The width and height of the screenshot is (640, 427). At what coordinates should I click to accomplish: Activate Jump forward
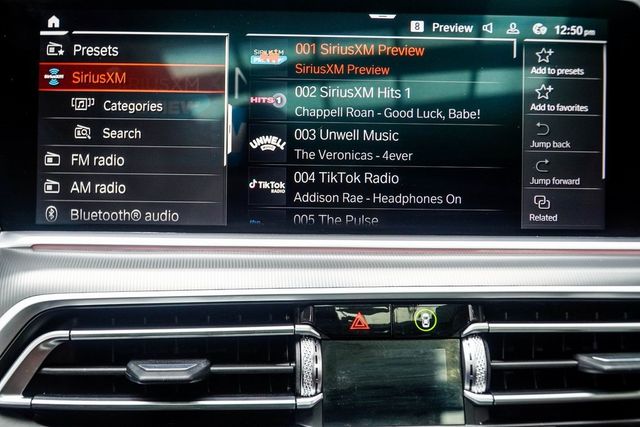(552, 172)
